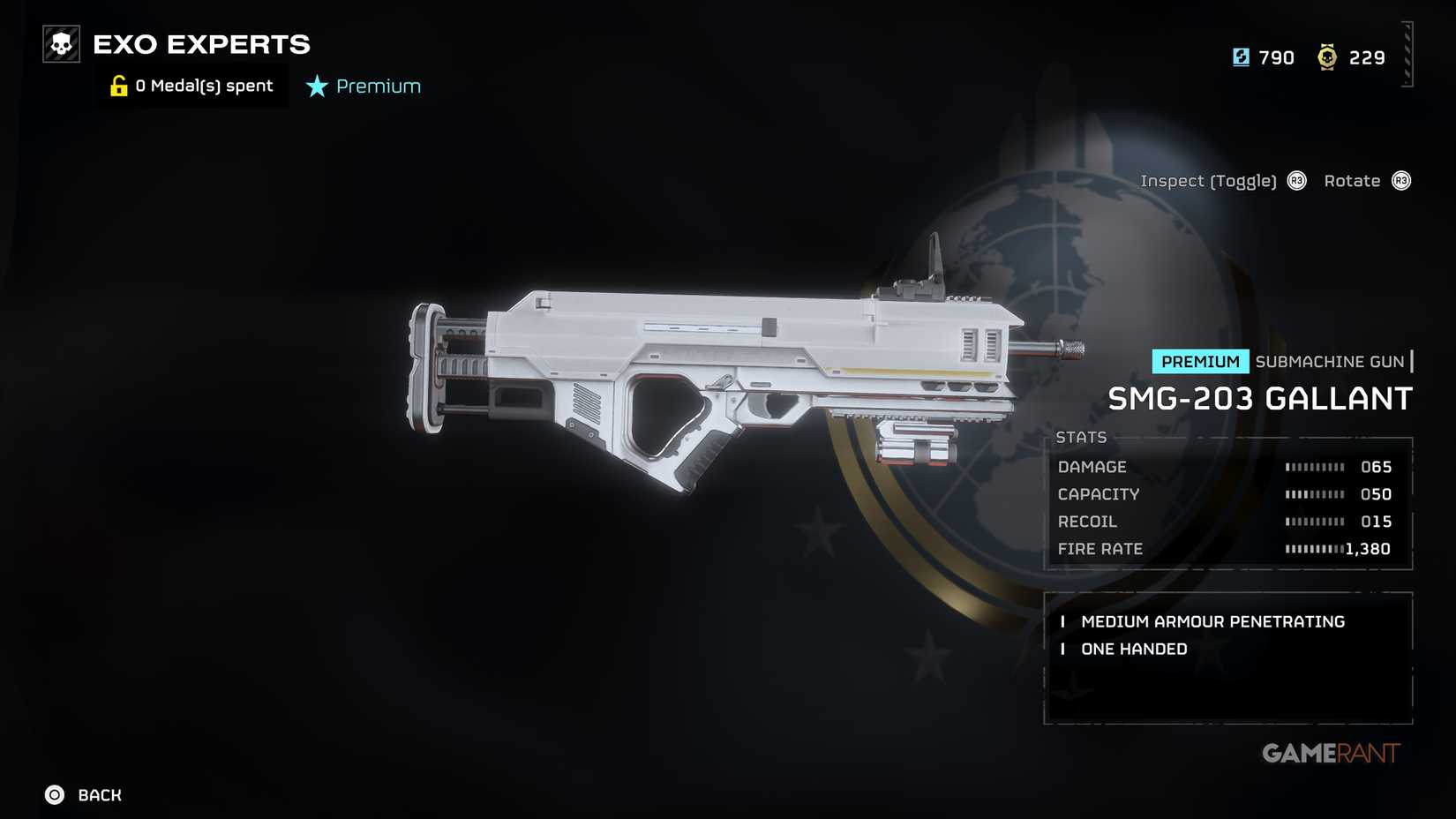Click the BACK label
The height and width of the screenshot is (819, 1456).
99,794
